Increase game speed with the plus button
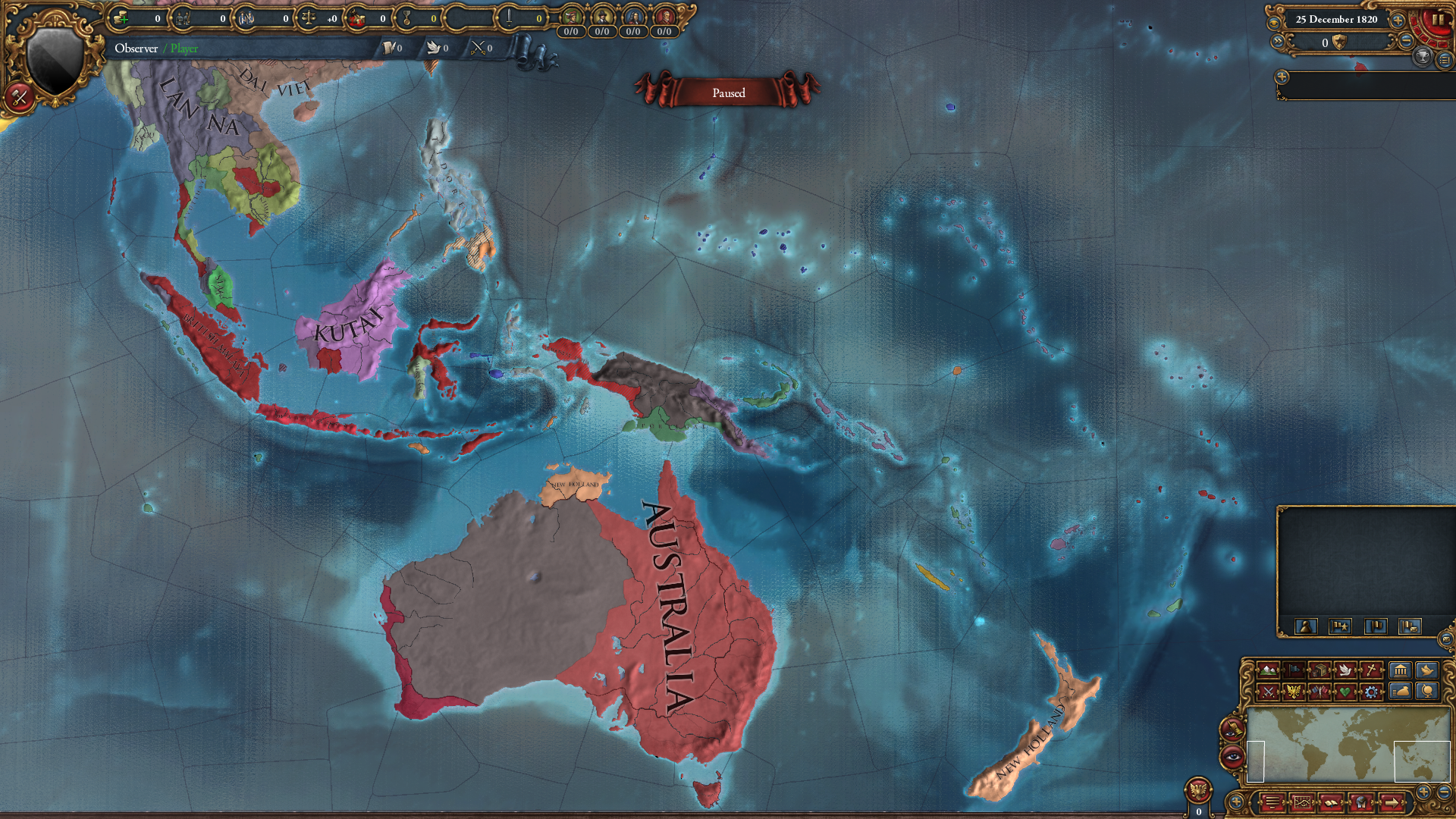Image resolution: width=1456 pixels, height=819 pixels. [x=1398, y=20]
